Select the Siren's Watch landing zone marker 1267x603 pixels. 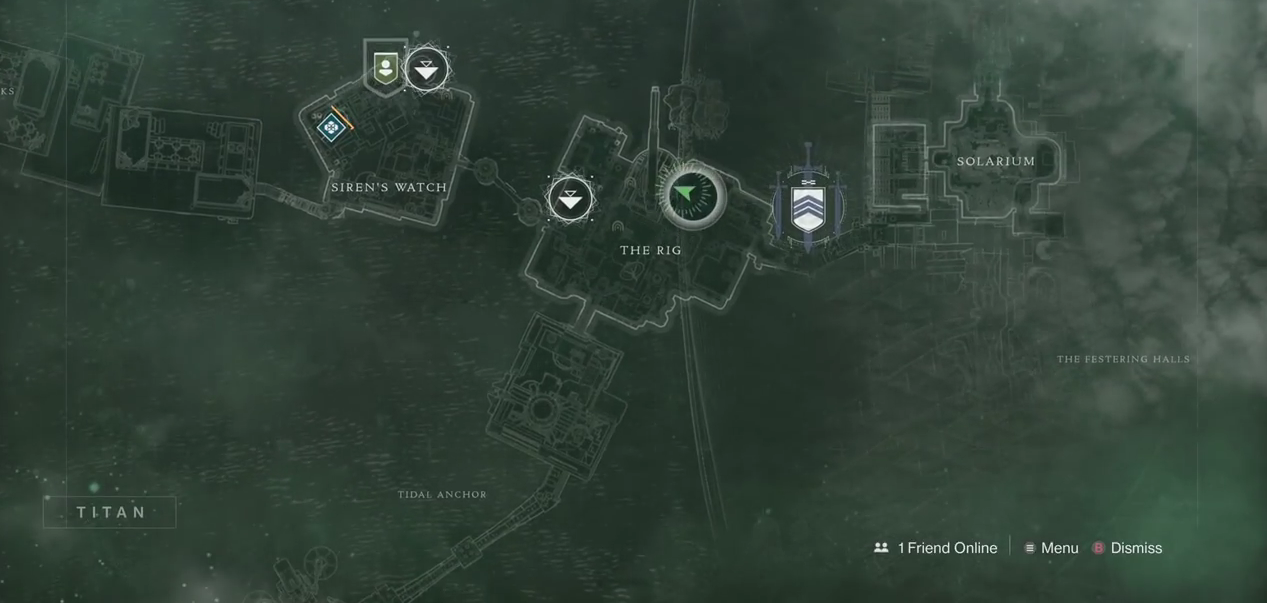click(x=427, y=69)
